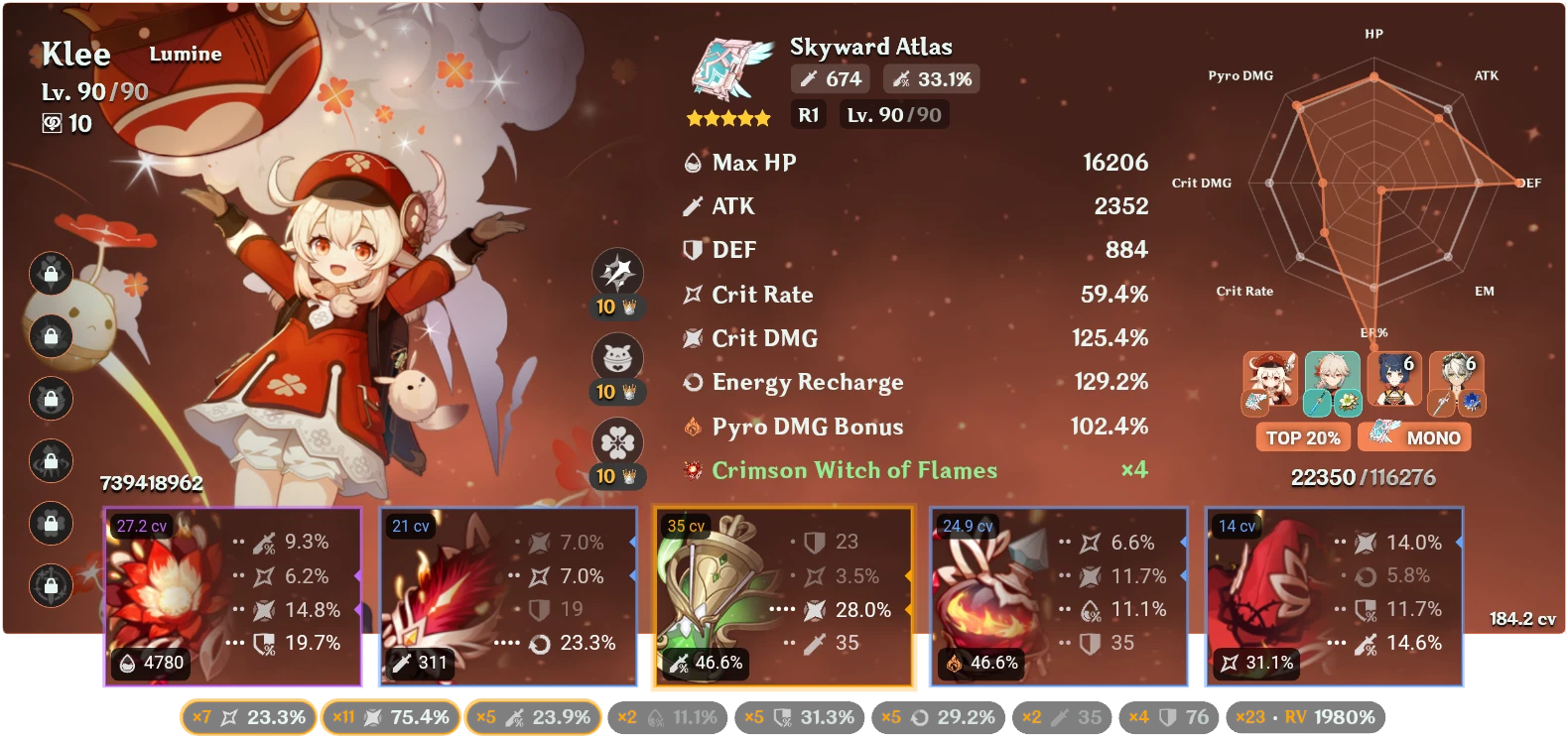The height and width of the screenshot is (741, 1568).
Task: Toggle the bottom padlock in the left column
Action: pyautogui.click(x=51, y=587)
